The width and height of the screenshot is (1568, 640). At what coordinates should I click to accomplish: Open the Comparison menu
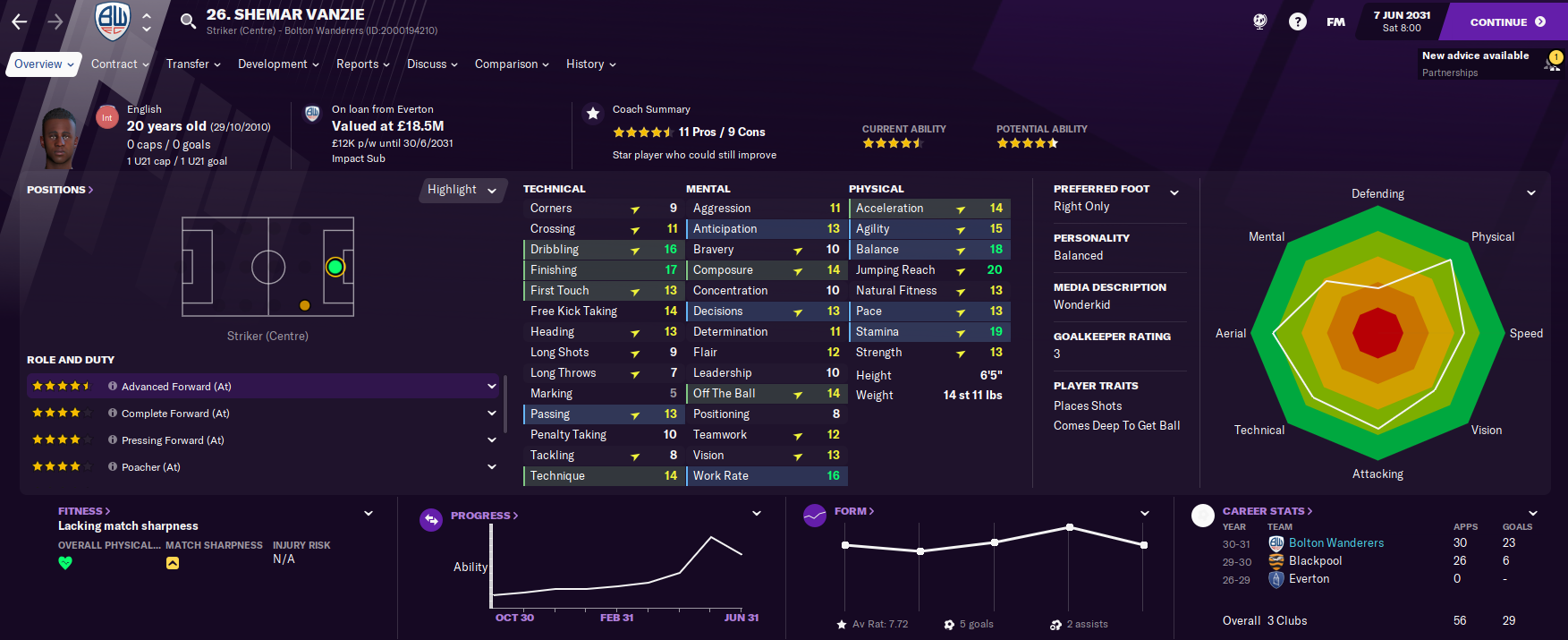[x=512, y=64]
